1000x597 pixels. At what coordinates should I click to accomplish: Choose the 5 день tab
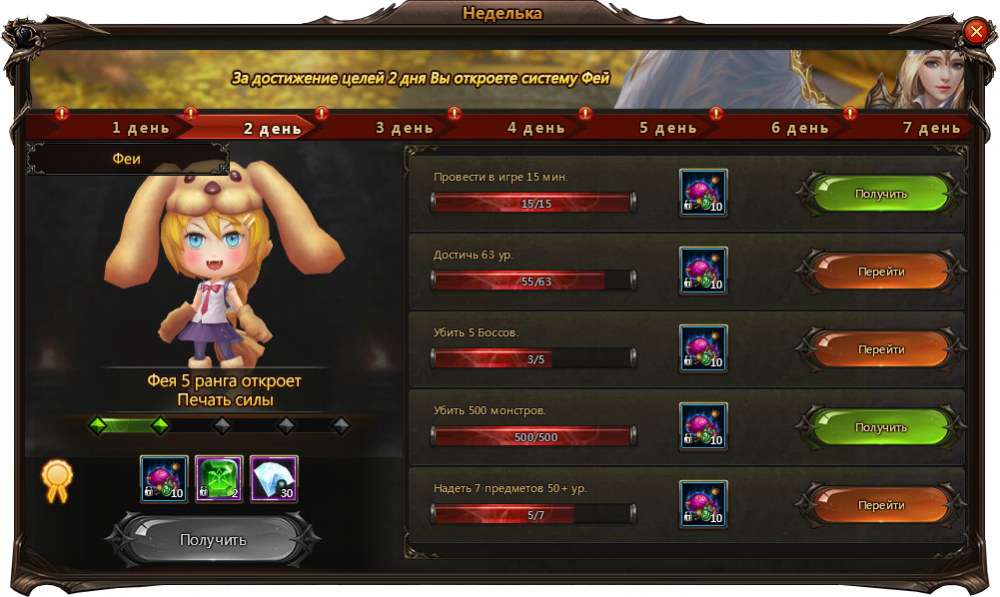668,128
